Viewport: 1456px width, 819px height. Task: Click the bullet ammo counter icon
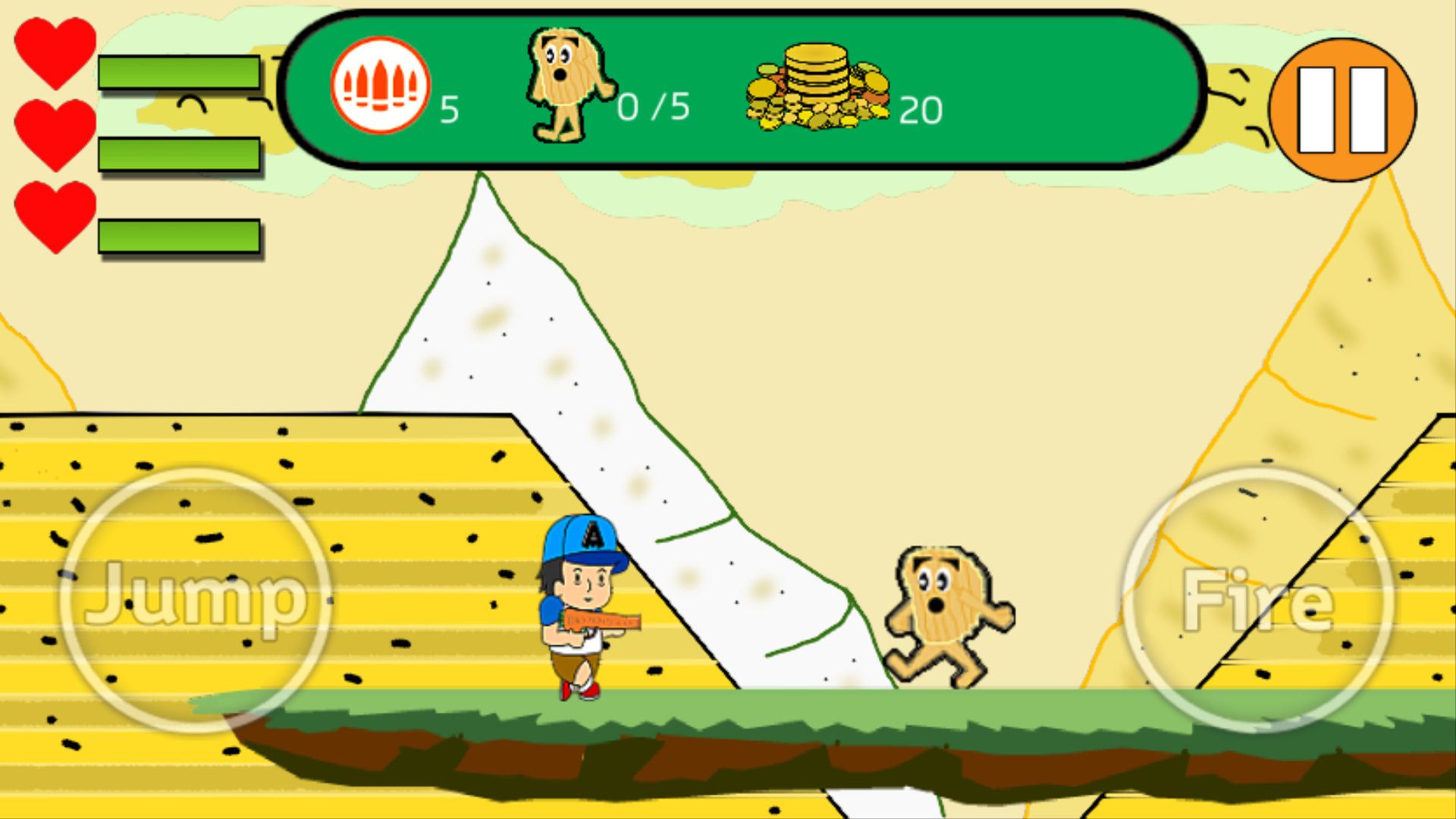[379, 86]
